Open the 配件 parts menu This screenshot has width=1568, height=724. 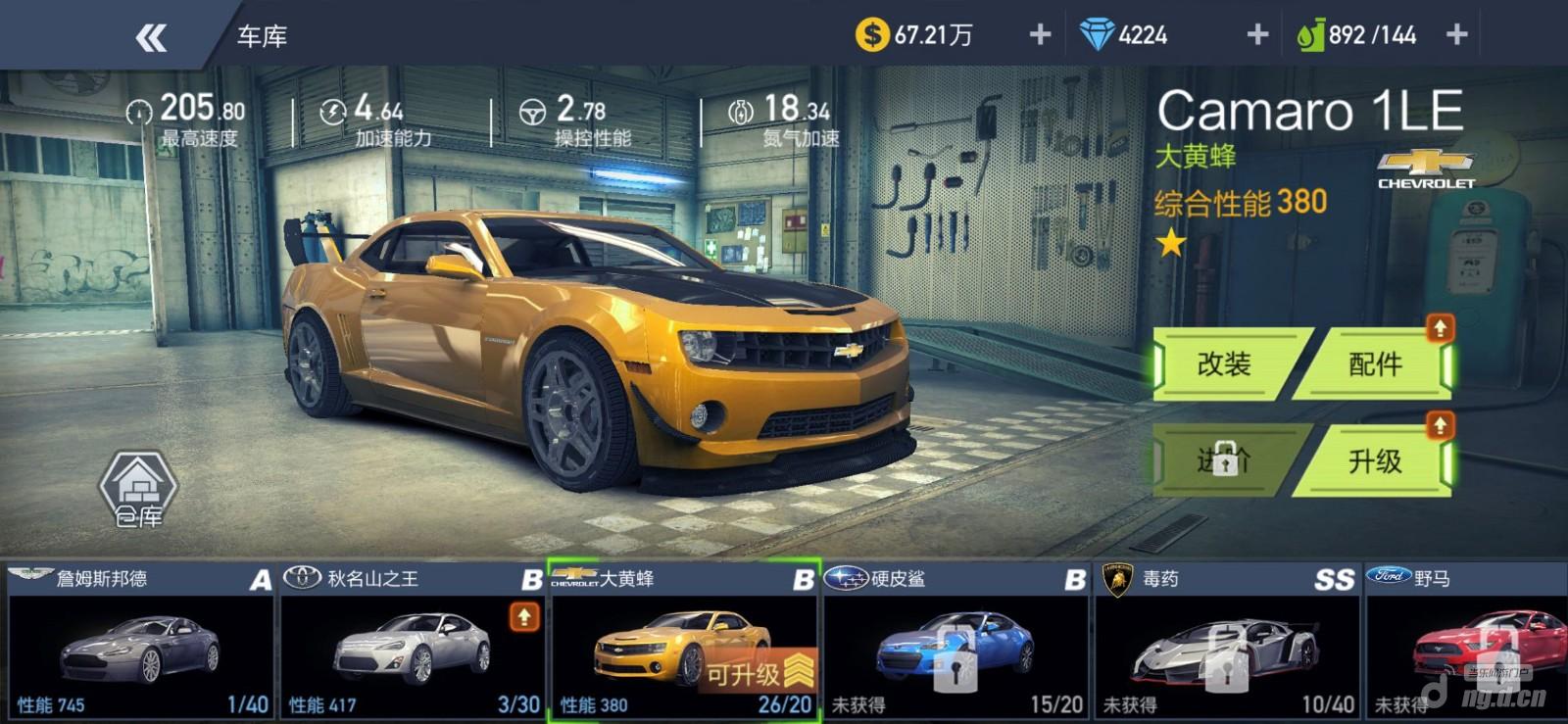1374,365
